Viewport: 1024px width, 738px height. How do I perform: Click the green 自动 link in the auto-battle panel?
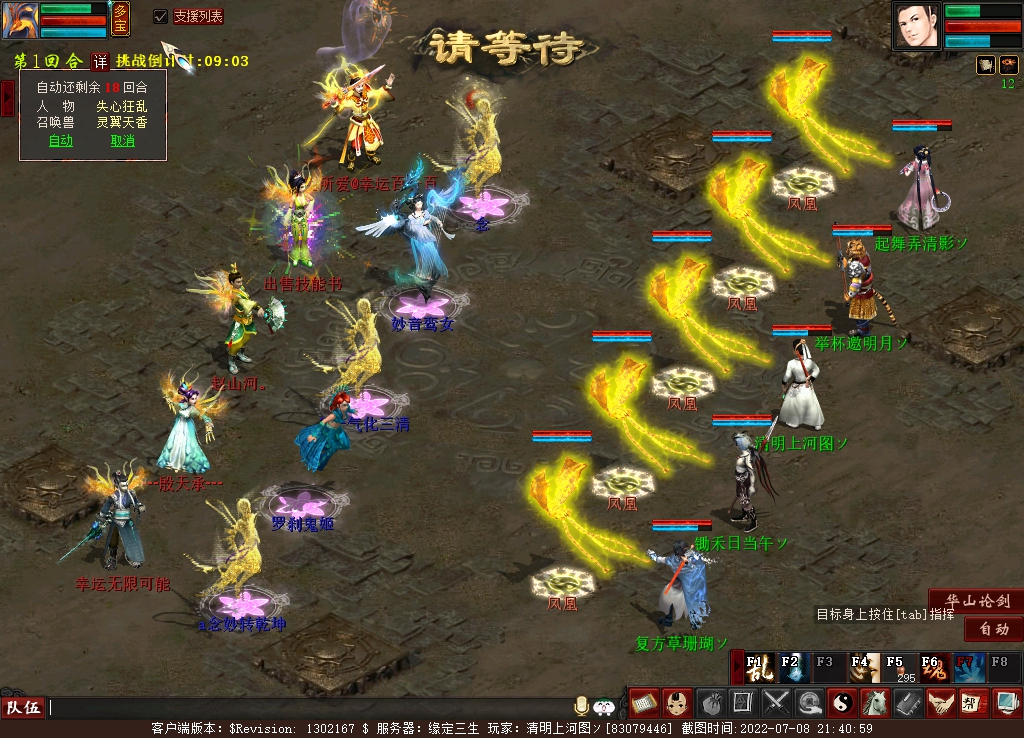[61, 141]
